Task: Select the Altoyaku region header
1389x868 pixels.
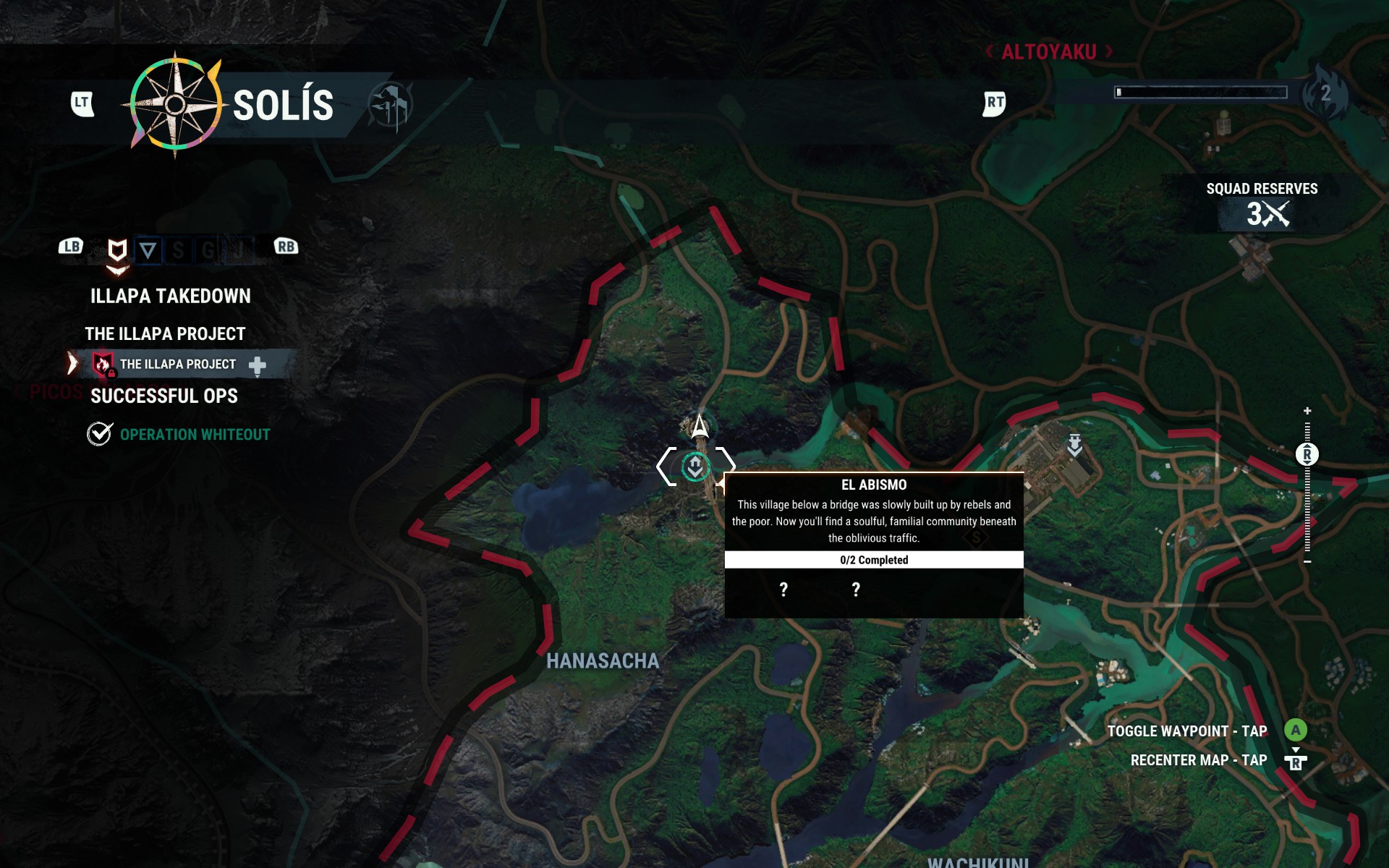Action: tap(1048, 52)
